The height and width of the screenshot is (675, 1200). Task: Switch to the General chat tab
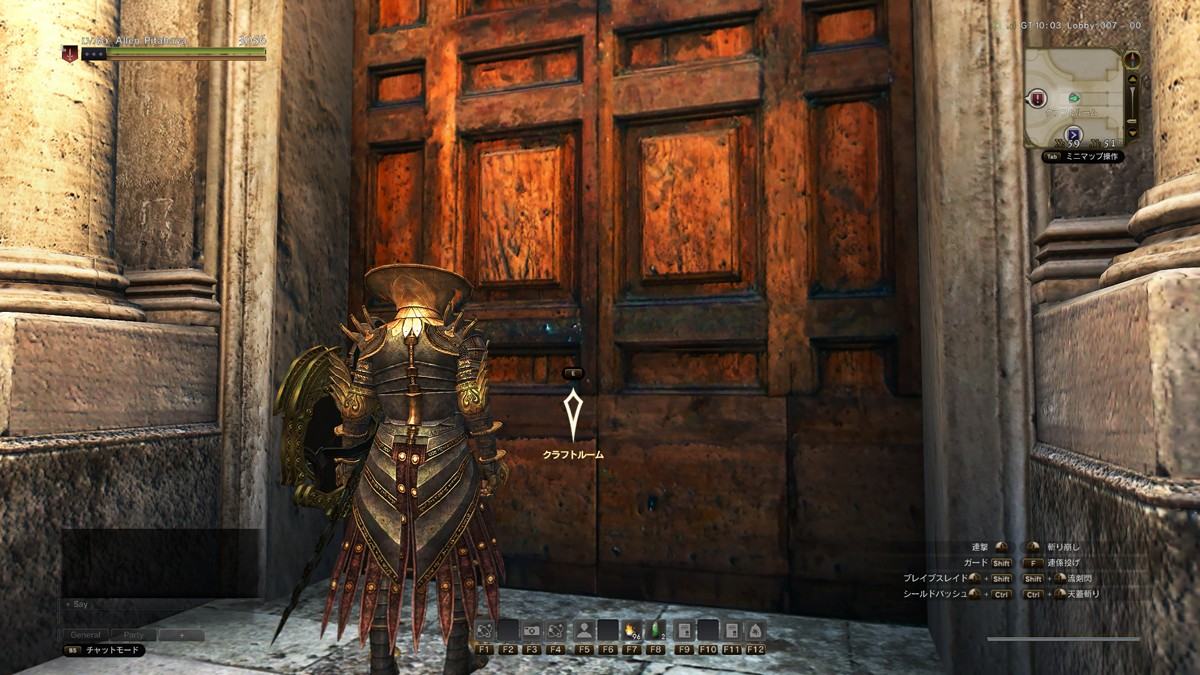pyautogui.click(x=86, y=635)
